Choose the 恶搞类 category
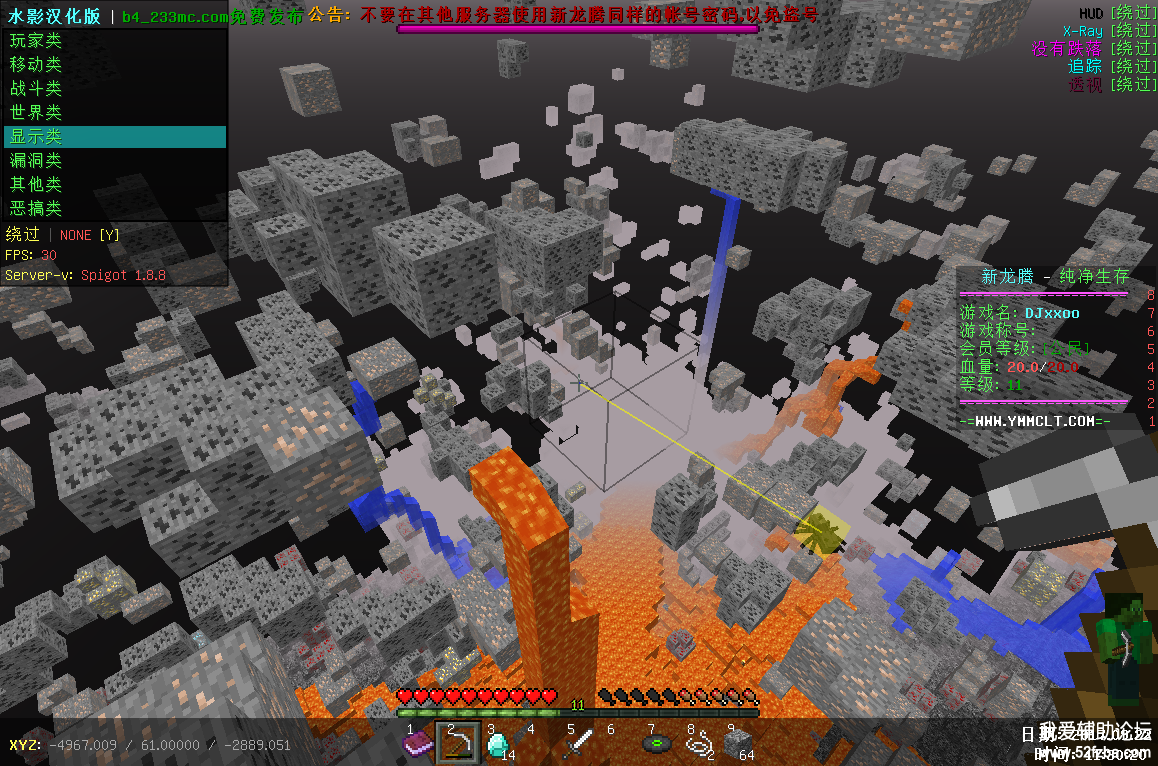 click(x=36, y=209)
